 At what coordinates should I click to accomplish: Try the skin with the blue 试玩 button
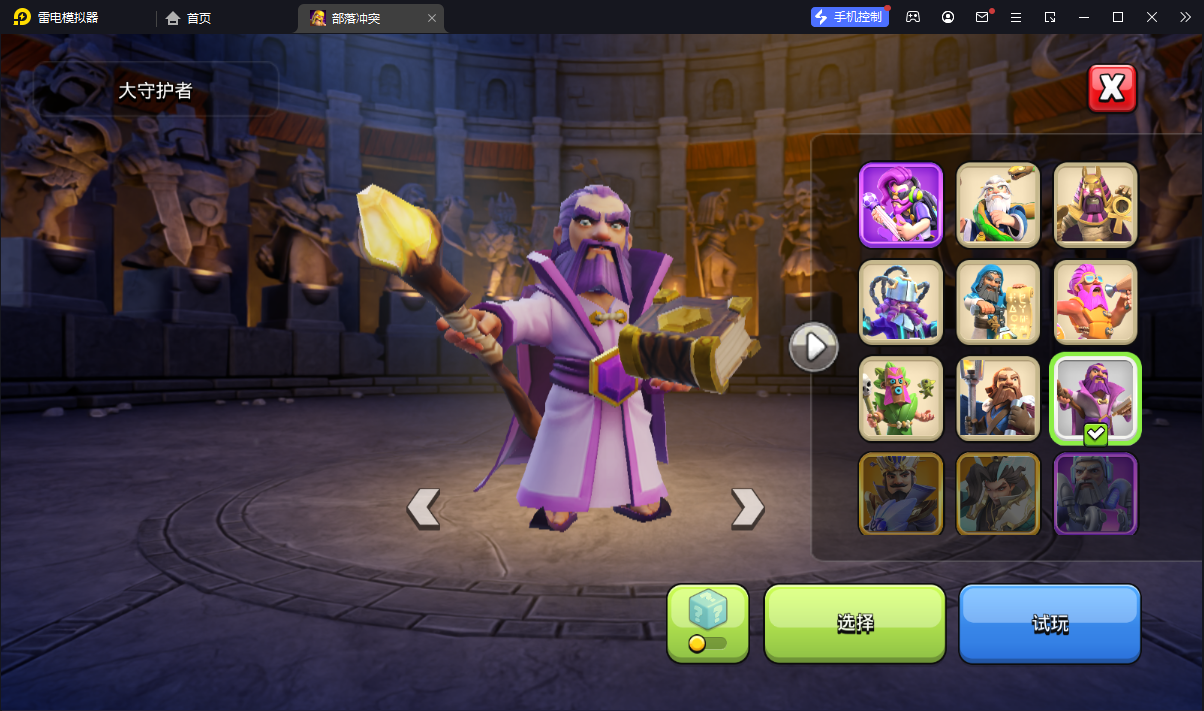pyautogui.click(x=1049, y=623)
